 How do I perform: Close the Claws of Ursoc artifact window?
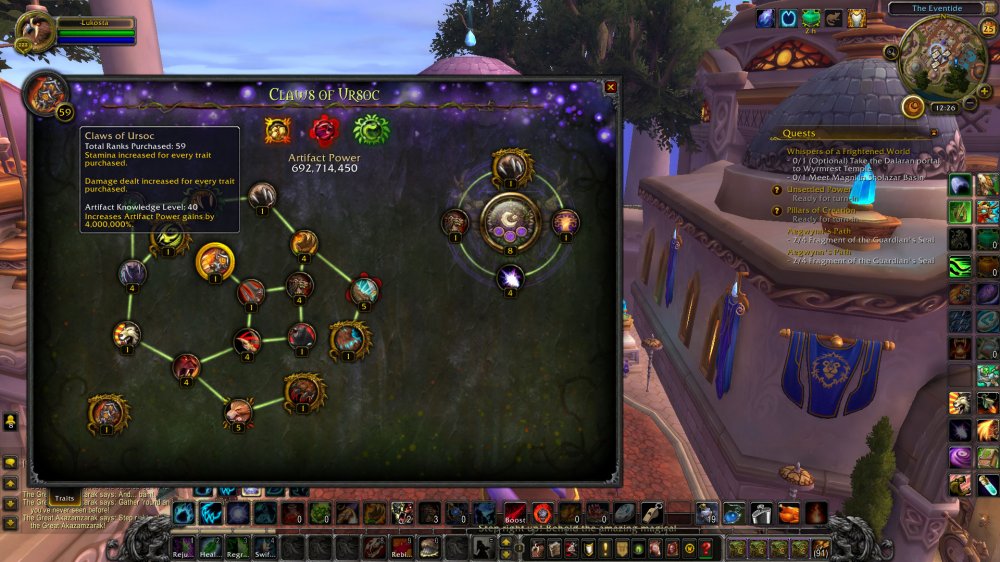(x=611, y=87)
